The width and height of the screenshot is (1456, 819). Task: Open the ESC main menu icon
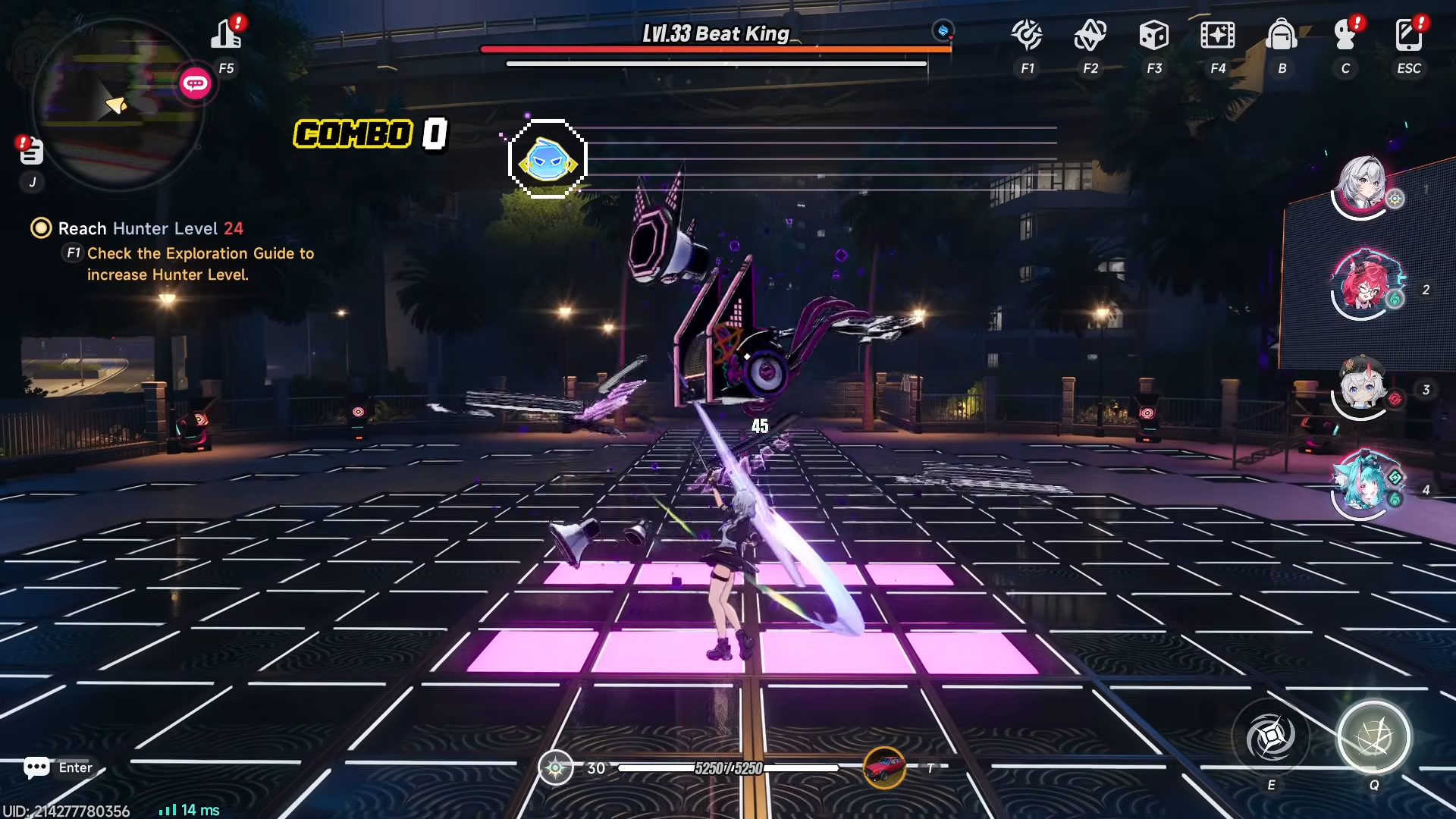point(1408,35)
